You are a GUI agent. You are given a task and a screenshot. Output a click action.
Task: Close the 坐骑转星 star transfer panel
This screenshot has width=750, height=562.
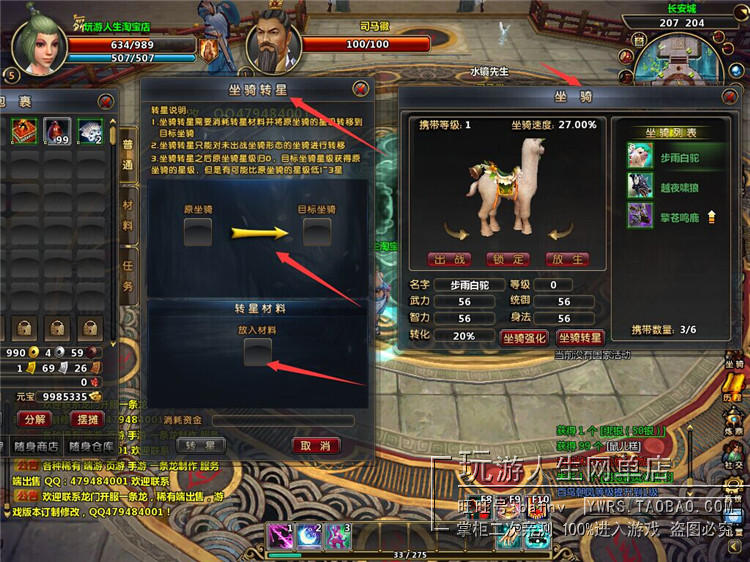pyautogui.click(x=360, y=89)
